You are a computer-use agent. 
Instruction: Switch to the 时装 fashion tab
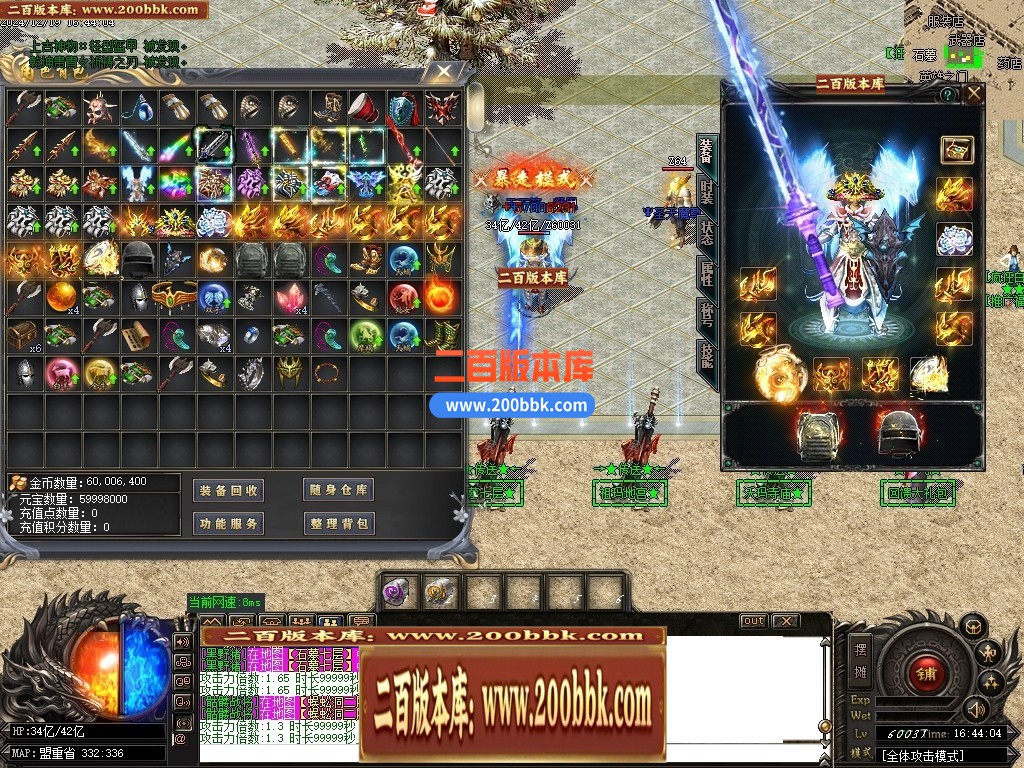pyautogui.click(x=706, y=191)
